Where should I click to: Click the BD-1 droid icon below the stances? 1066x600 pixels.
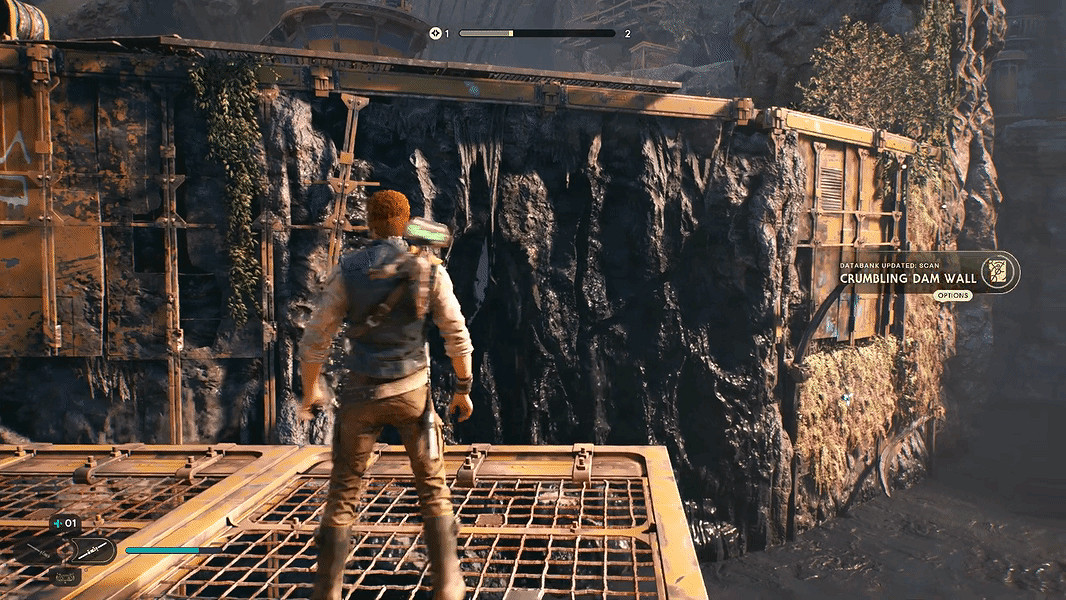pyautogui.click(x=65, y=576)
